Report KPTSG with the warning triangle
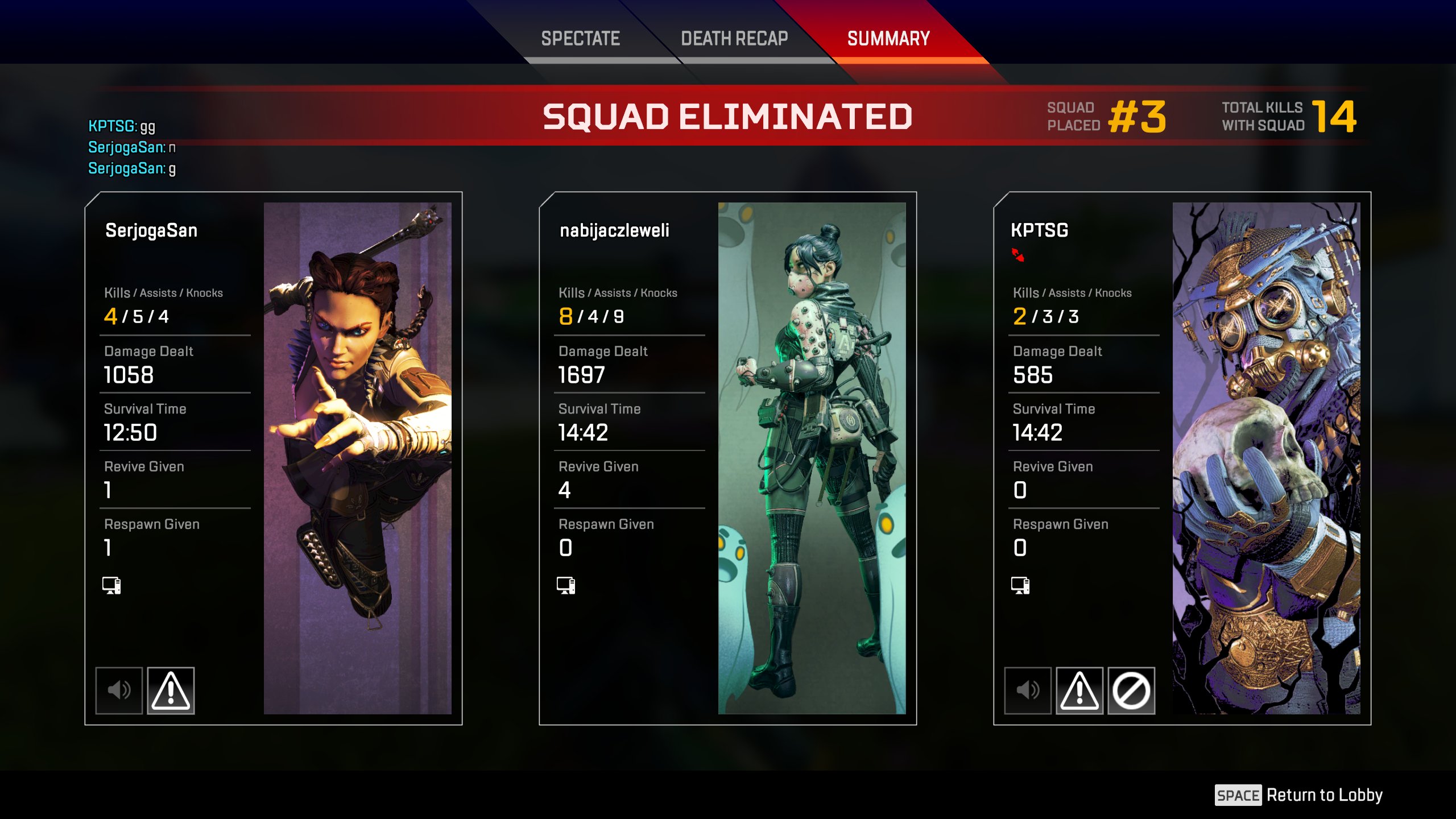The height and width of the screenshot is (819, 1456). click(1079, 690)
